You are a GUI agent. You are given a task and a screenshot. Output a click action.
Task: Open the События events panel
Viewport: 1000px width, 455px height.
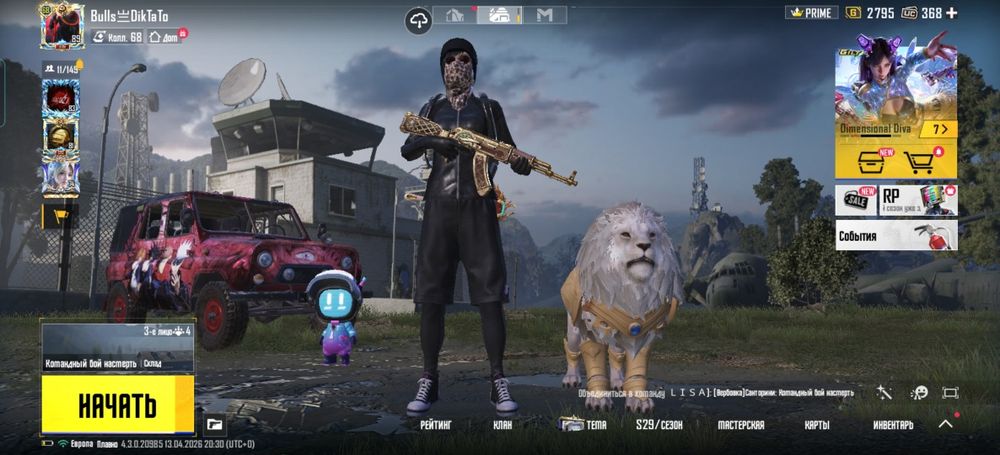pyautogui.click(x=896, y=236)
